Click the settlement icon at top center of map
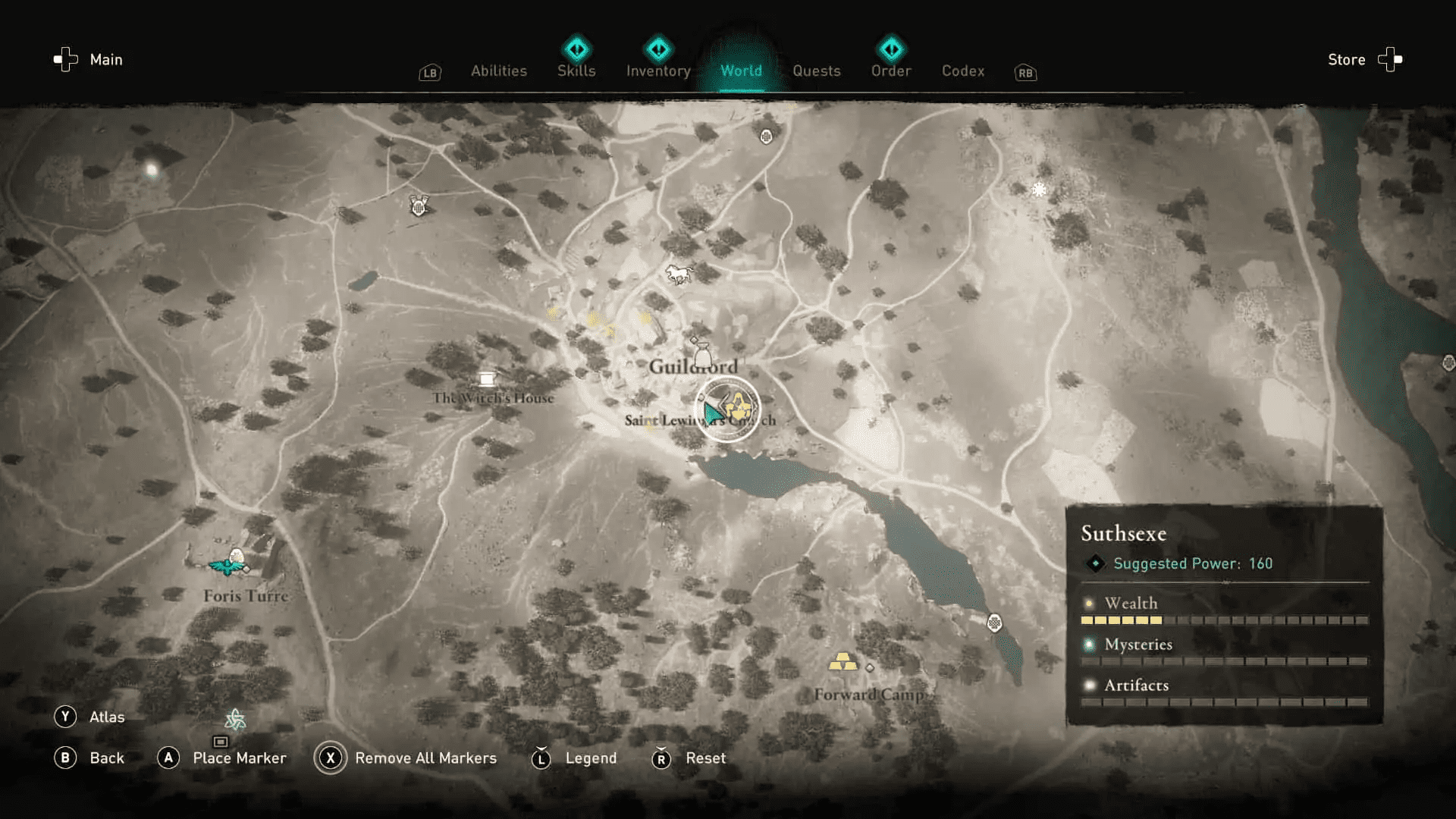 tap(766, 136)
